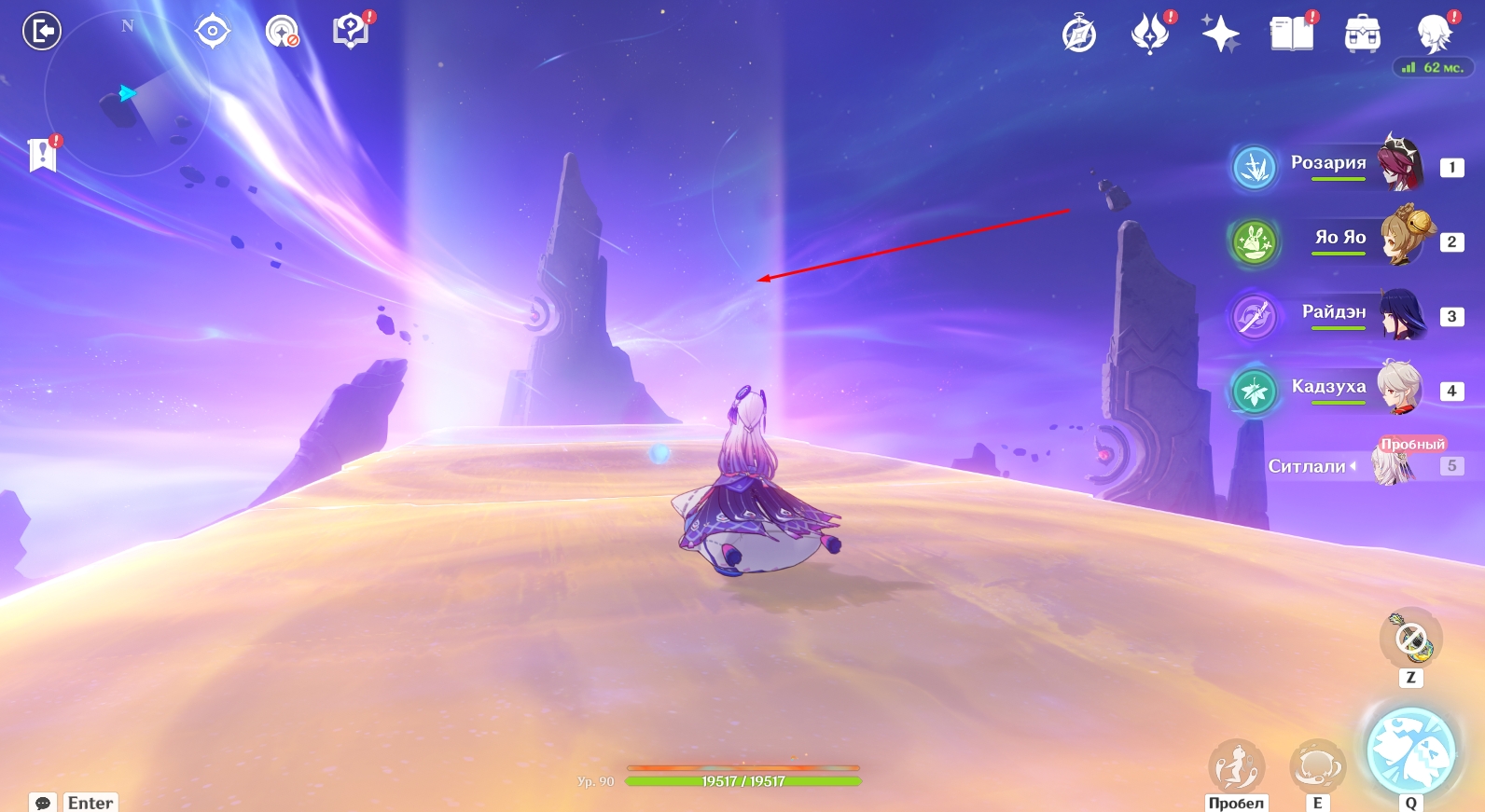Viewport: 1485px width, 812px height.
Task: Open the Paimon menu
Action: click(x=1434, y=34)
